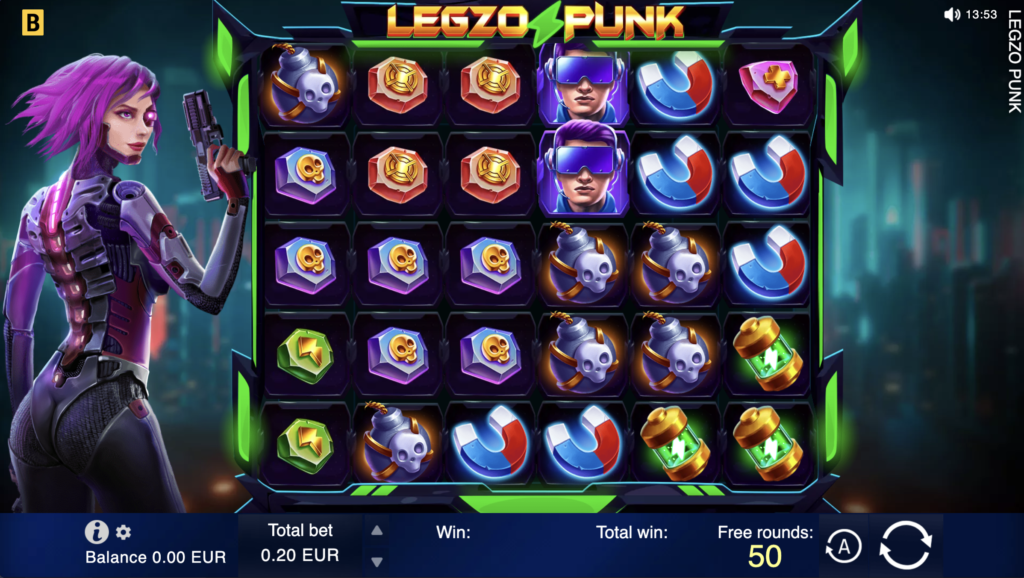The height and width of the screenshot is (578, 1024).
Task: Open the settings gear menu
Action: click(x=124, y=532)
